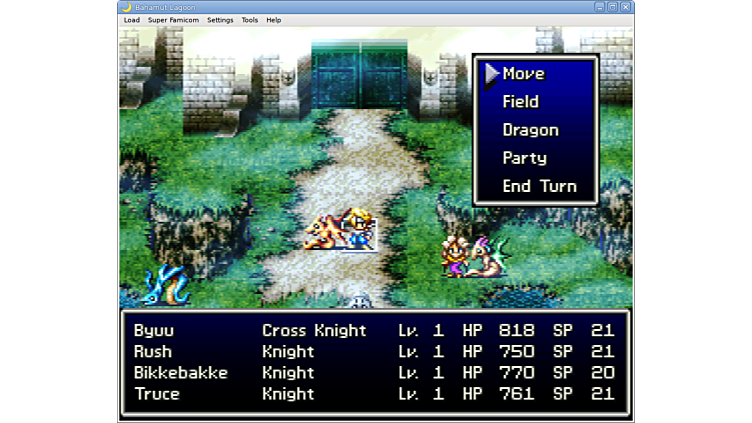
Task: Open the emulator's Load menu
Action: 131,20
